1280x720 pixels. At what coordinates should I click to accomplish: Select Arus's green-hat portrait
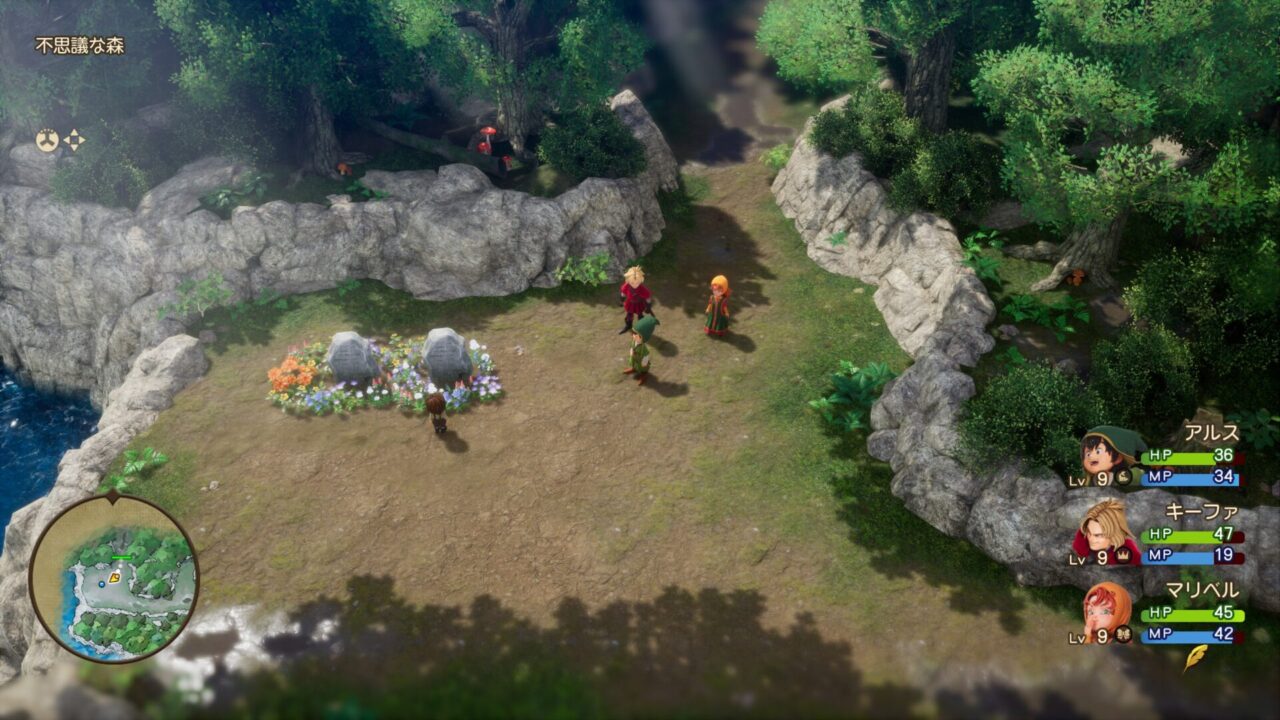tap(1105, 453)
